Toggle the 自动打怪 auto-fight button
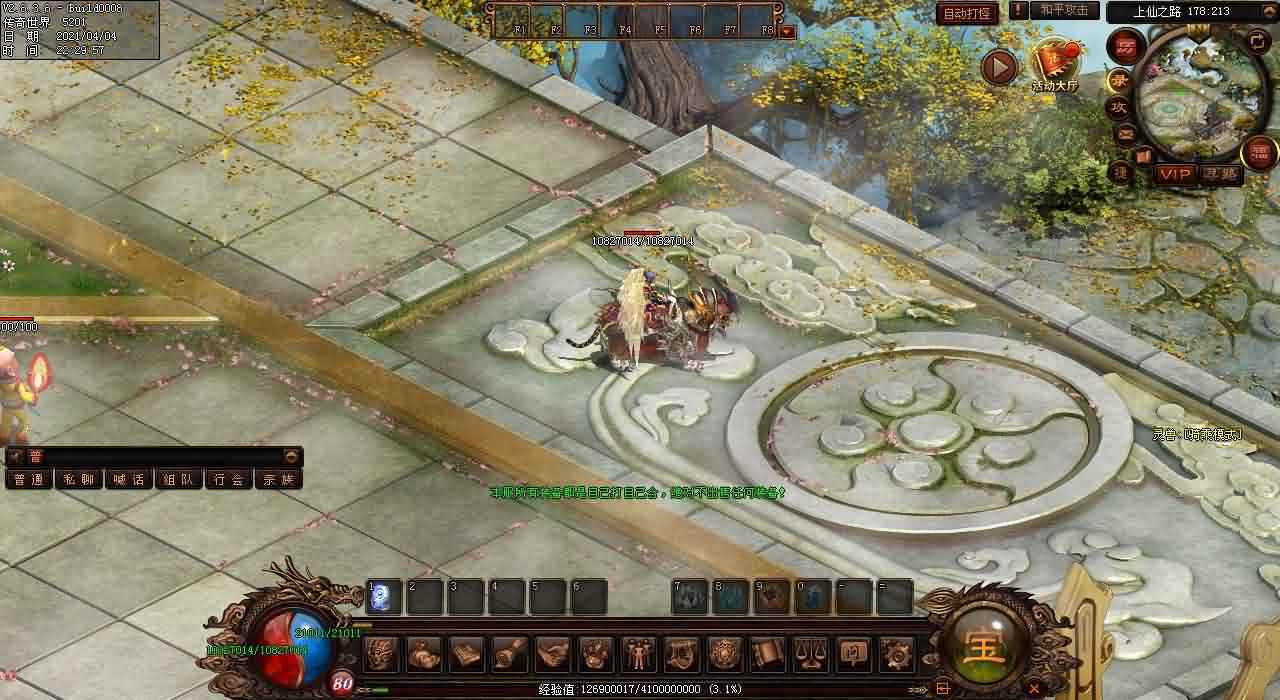Viewport: 1280px width, 700px height. click(967, 13)
